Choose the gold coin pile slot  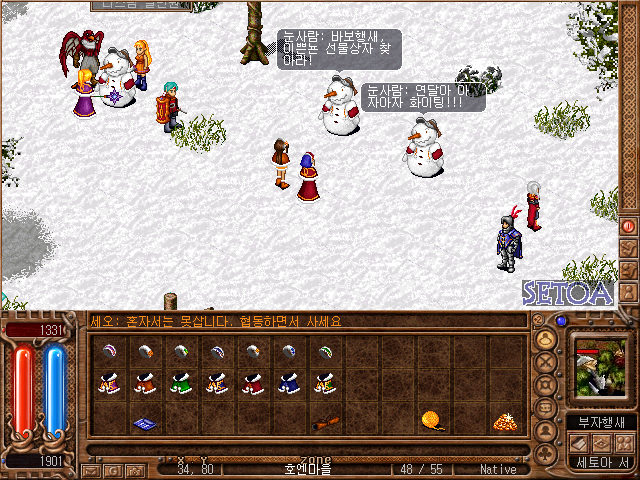tap(503, 422)
